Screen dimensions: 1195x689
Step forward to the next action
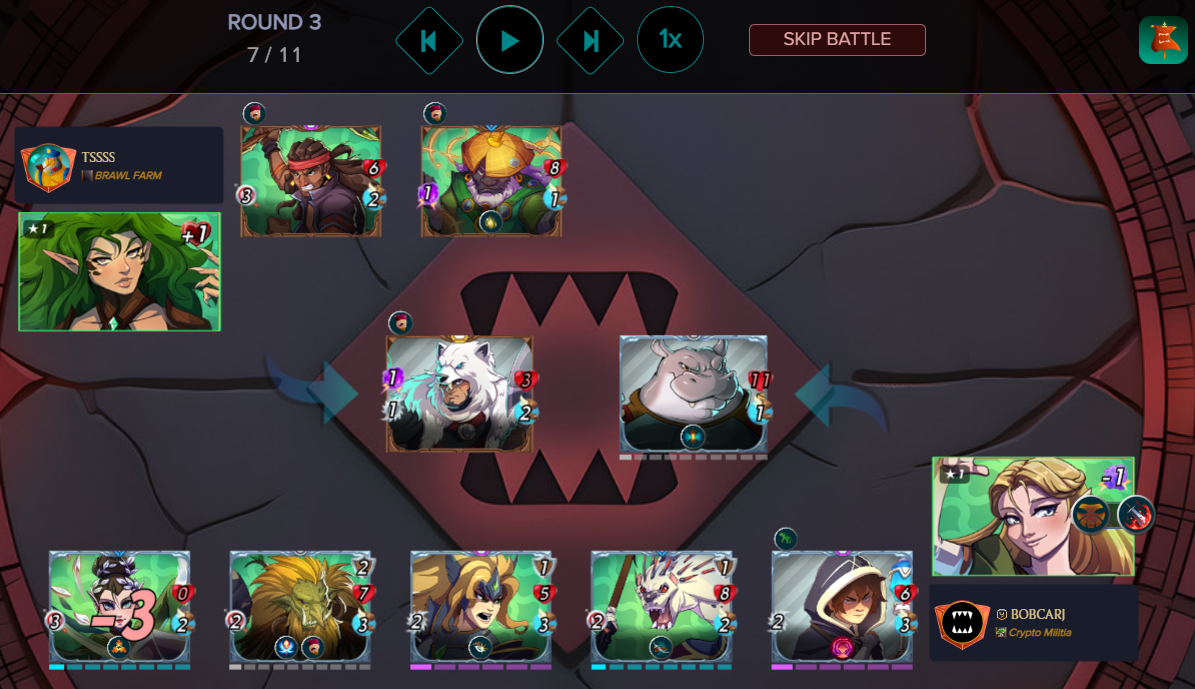[x=590, y=41]
